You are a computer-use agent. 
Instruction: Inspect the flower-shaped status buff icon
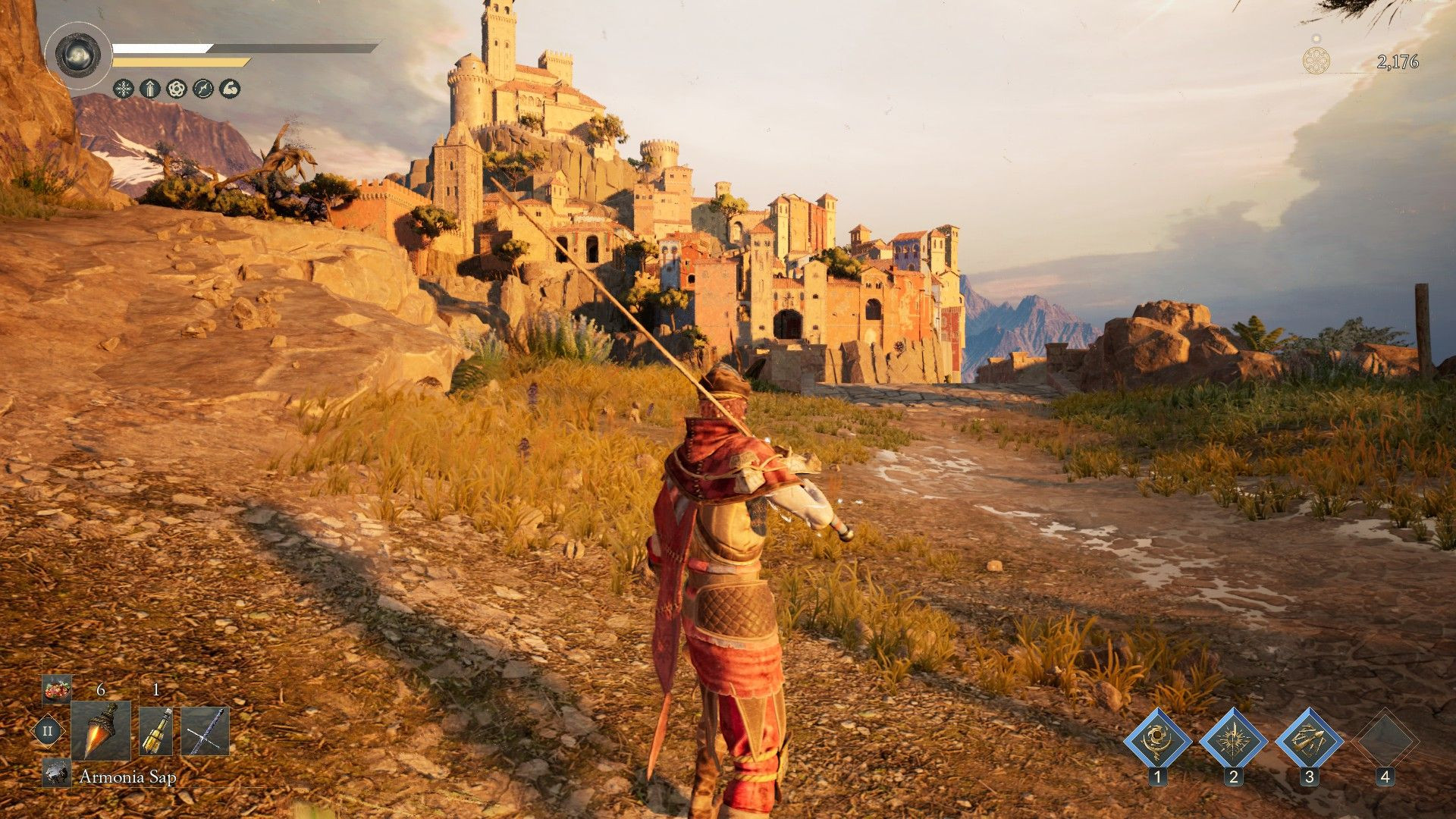pyautogui.click(x=177, y=89)
